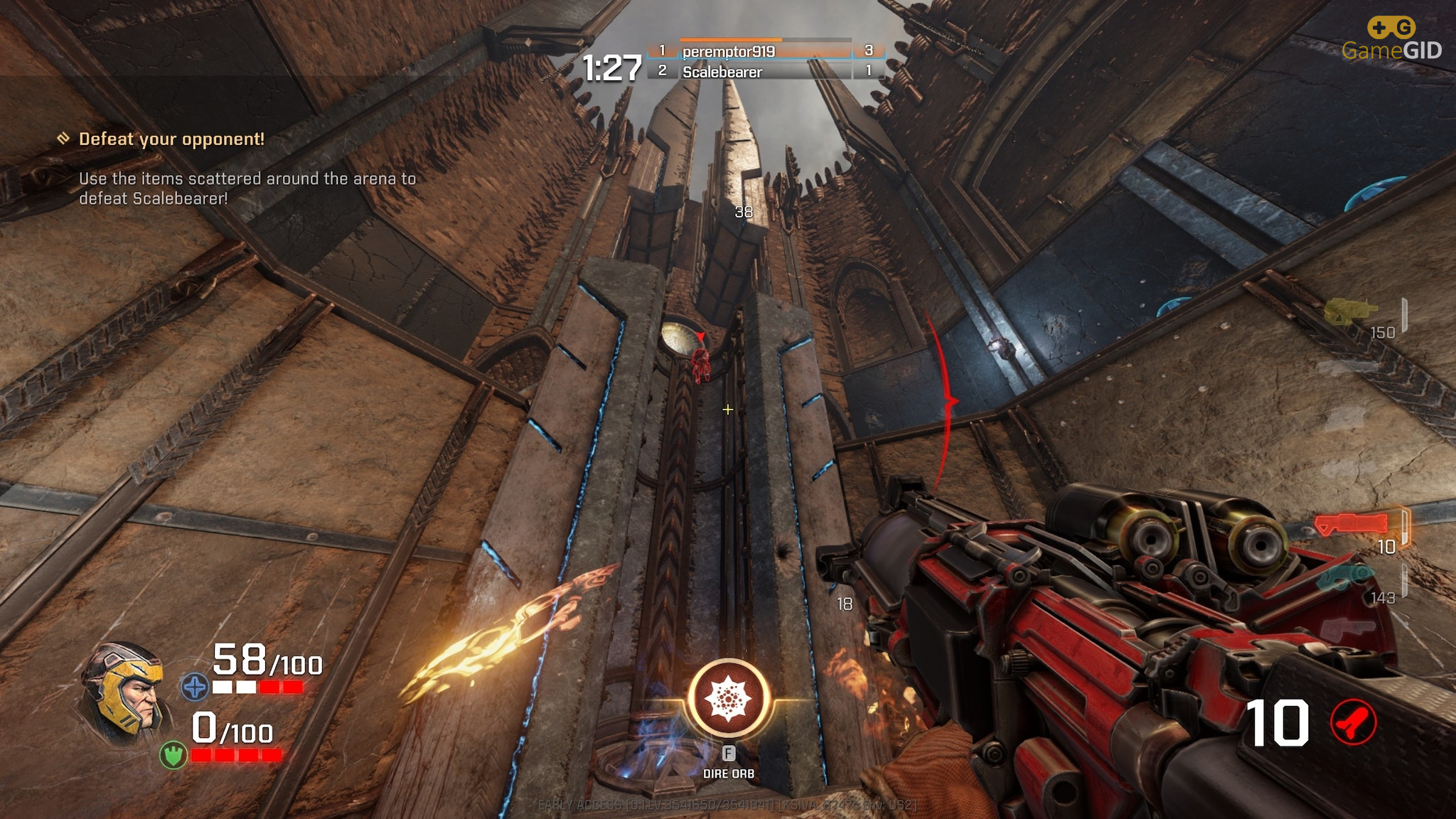Activate the Dire Orb ability icon
The height and width of the screenshot is (819, 1456).
point(728,698)
